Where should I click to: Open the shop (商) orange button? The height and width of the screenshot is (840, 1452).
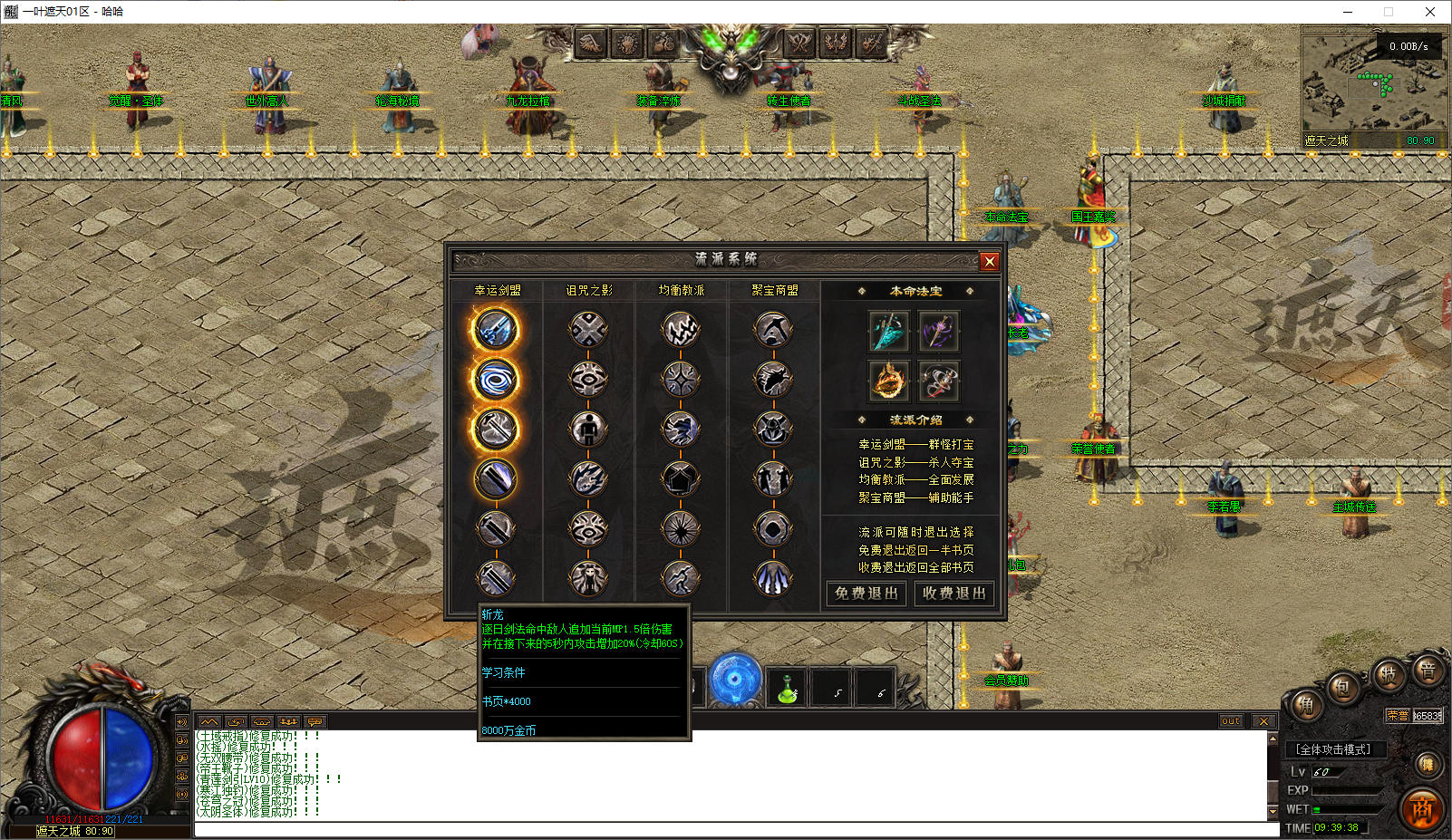(x=1421, y=809)
